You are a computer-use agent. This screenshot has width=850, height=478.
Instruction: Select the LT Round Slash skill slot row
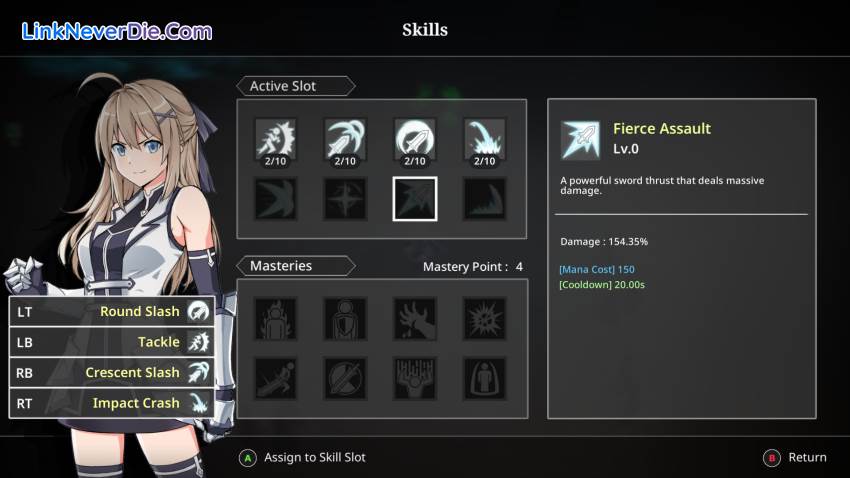pyautogui.click(x=112, y=311)
